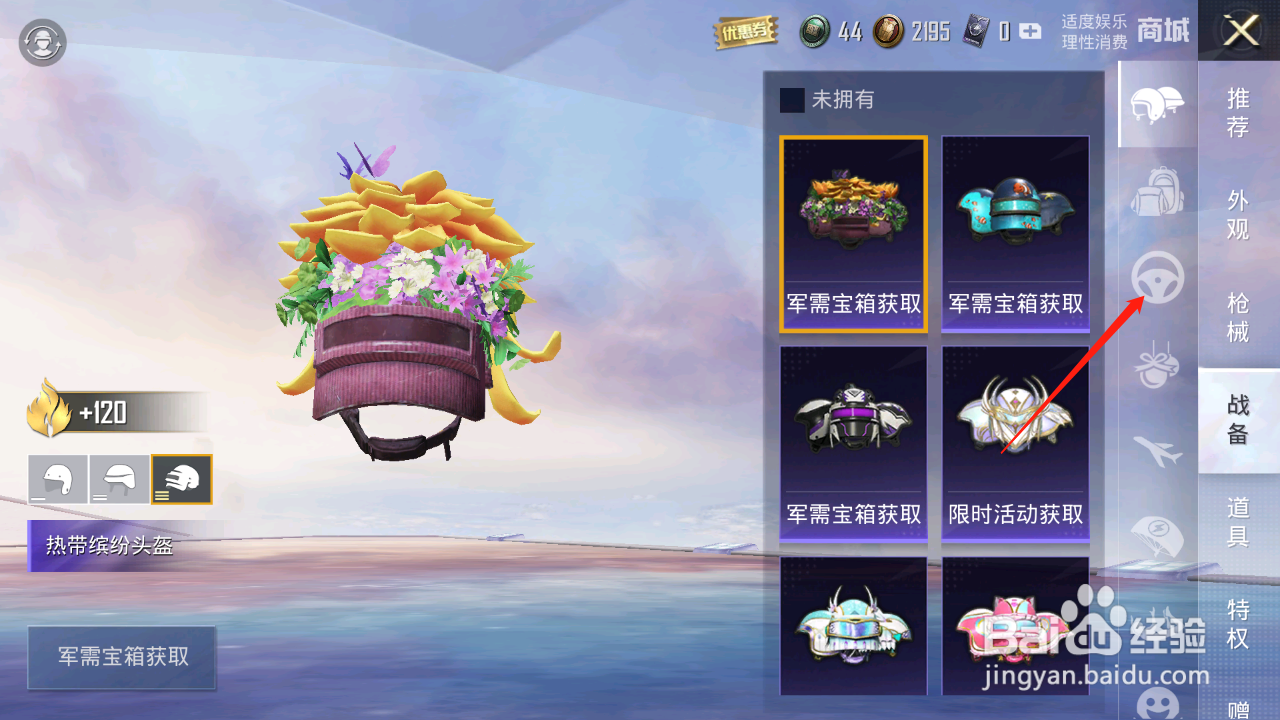Select the level 2 helmet preview toggle
1280x720 pixels.
(x=120, y=479)
